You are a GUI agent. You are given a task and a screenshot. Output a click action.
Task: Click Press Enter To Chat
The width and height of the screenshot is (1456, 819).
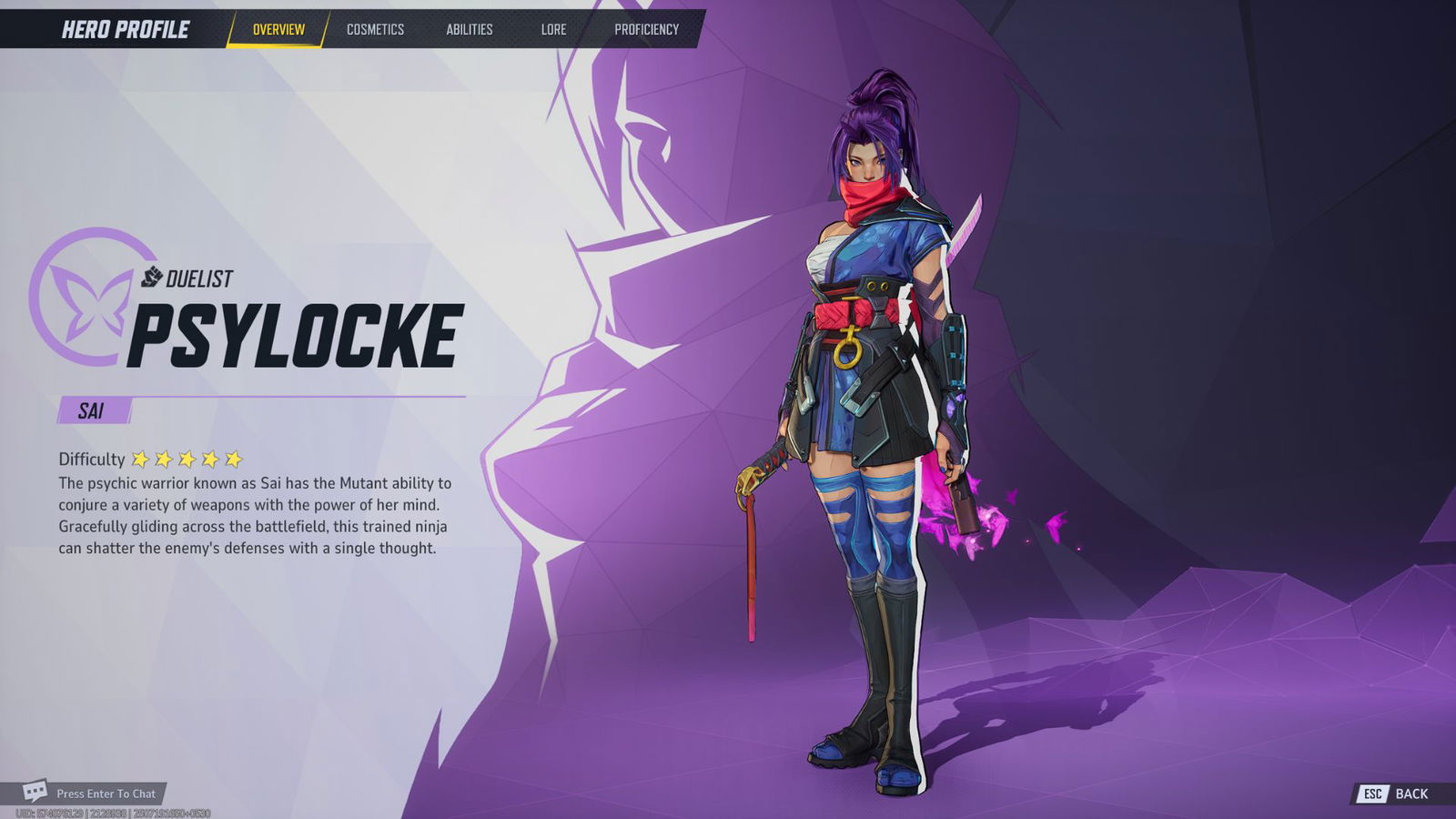tap(106, 794)
